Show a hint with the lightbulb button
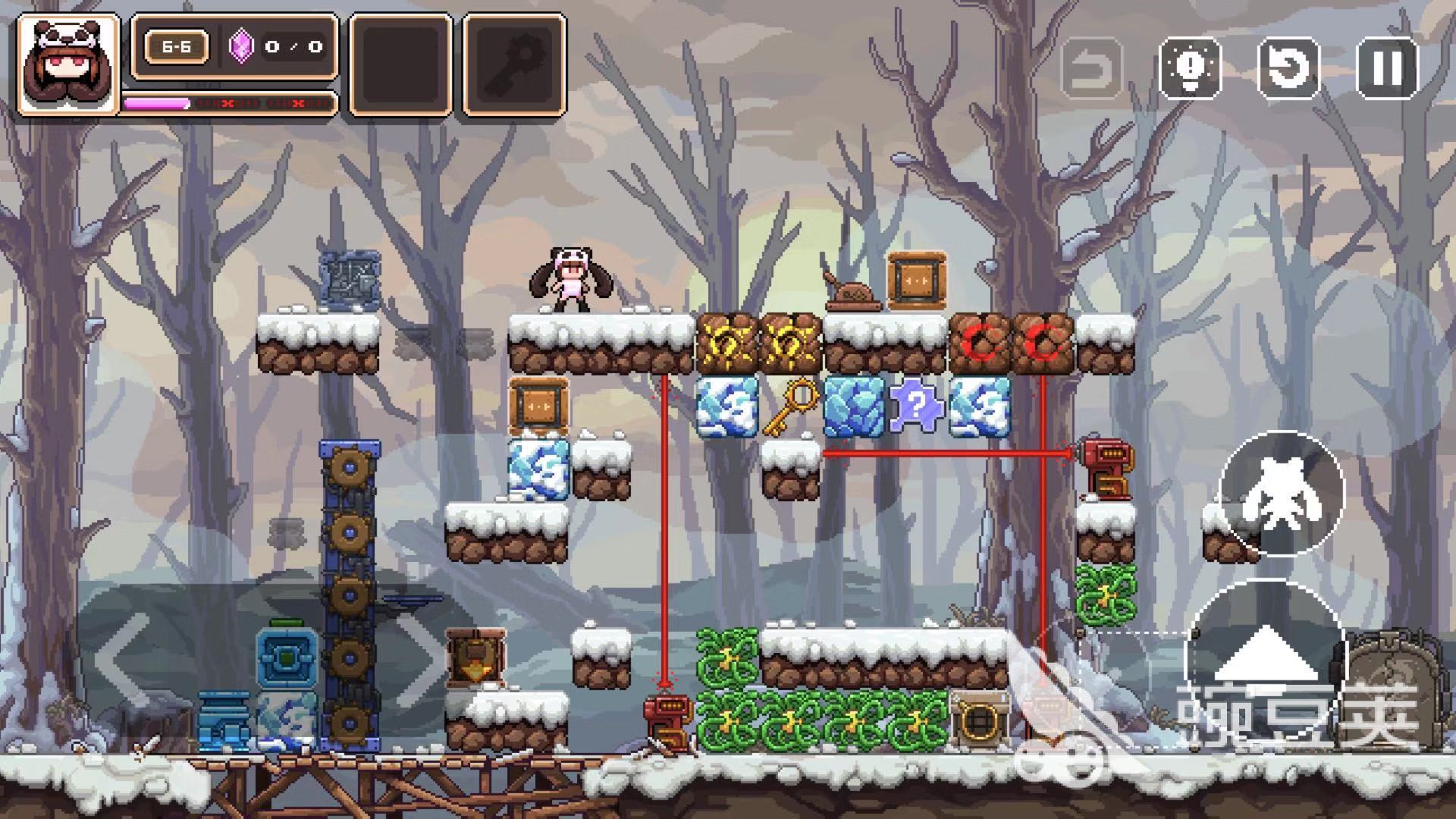 click(x=1191, y=67)
